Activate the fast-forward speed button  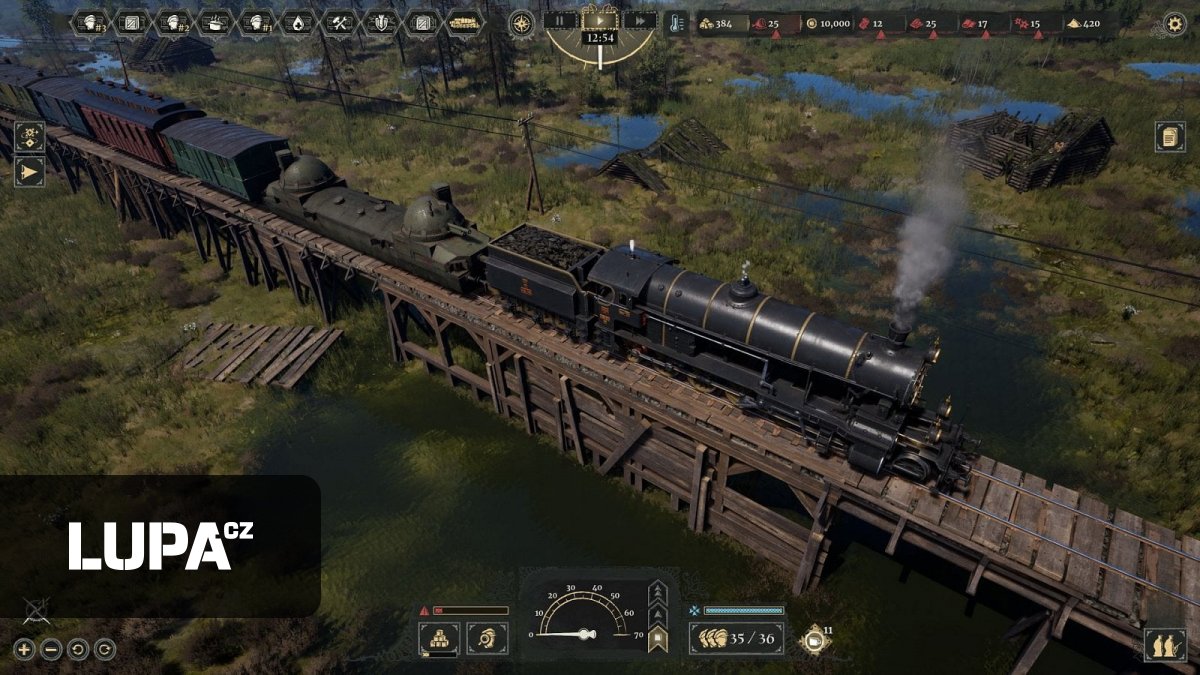[x=639, y=20]
